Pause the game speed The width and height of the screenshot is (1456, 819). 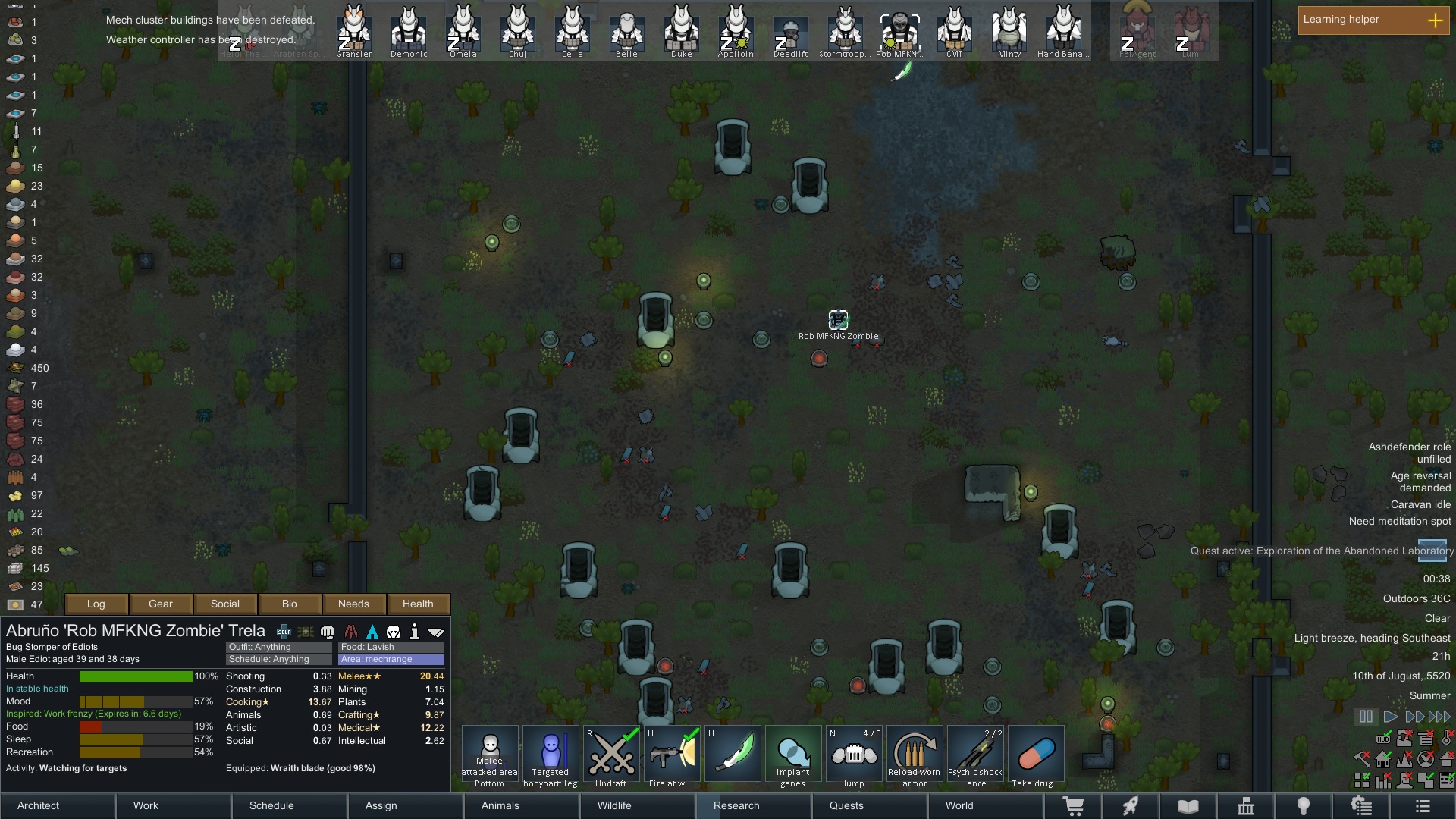coord(1366,716)
